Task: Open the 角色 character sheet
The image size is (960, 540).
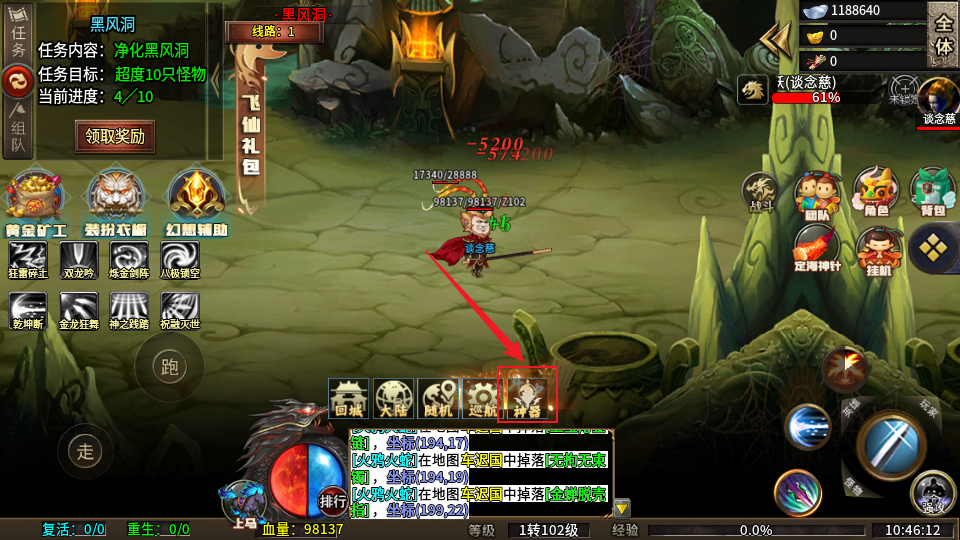Action: (x=876, y=193)
